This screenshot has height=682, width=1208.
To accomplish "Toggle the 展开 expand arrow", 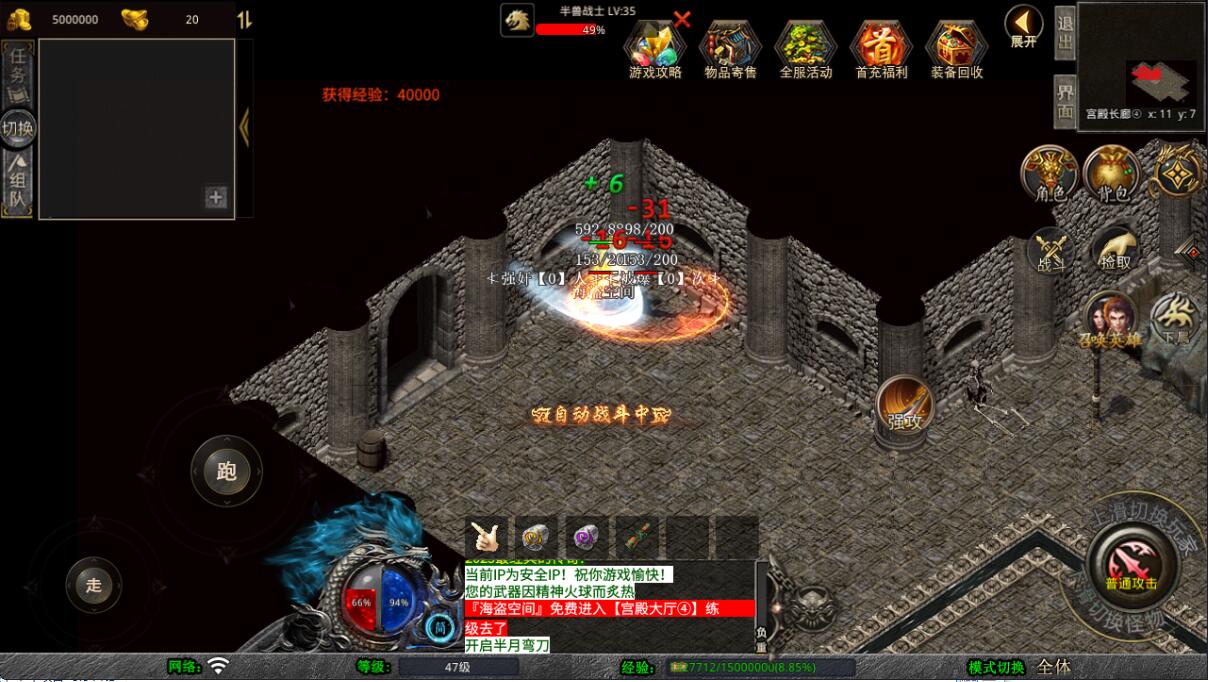I will 1023,26.
